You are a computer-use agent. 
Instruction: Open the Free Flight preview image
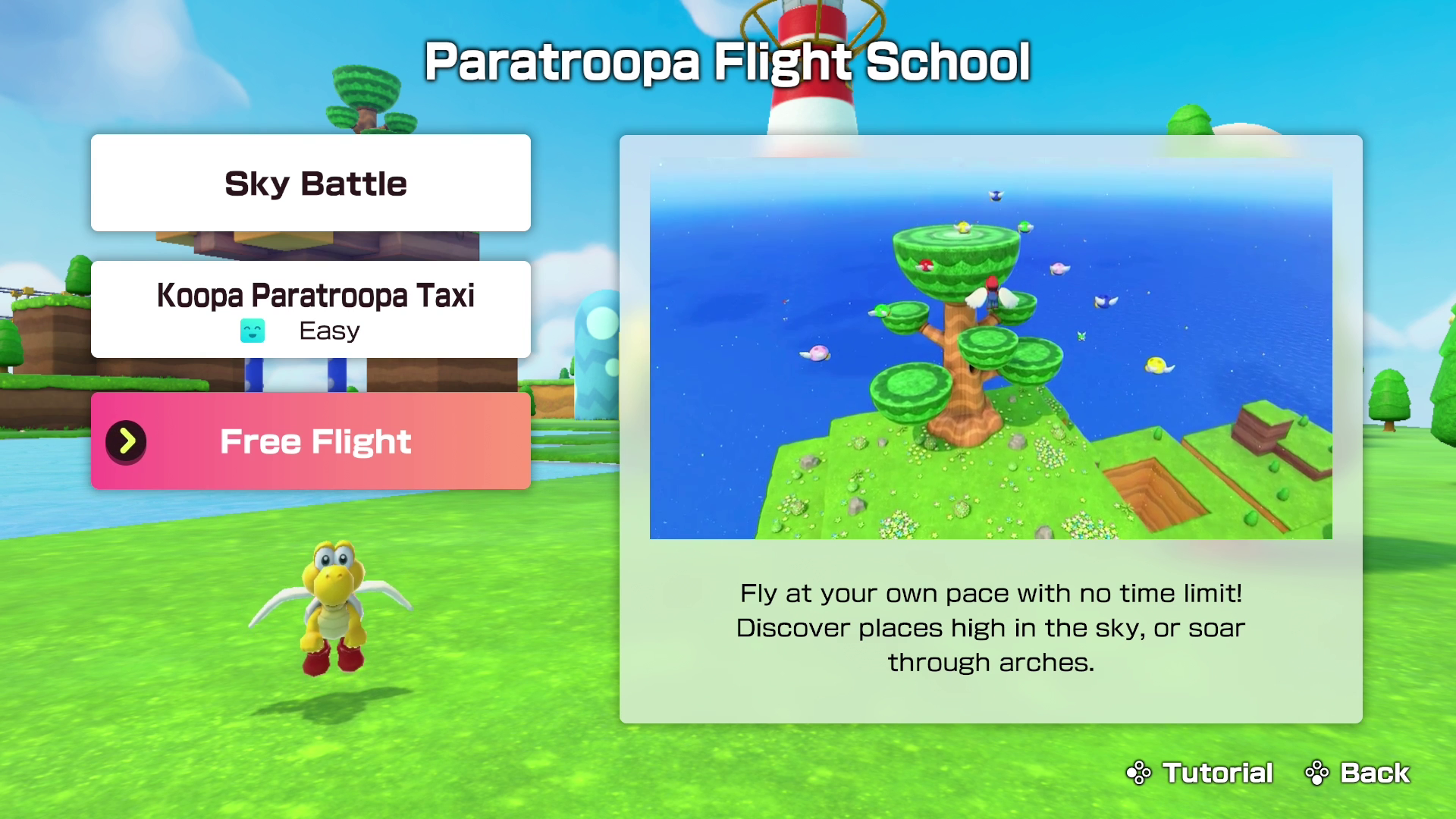[990, 350]
